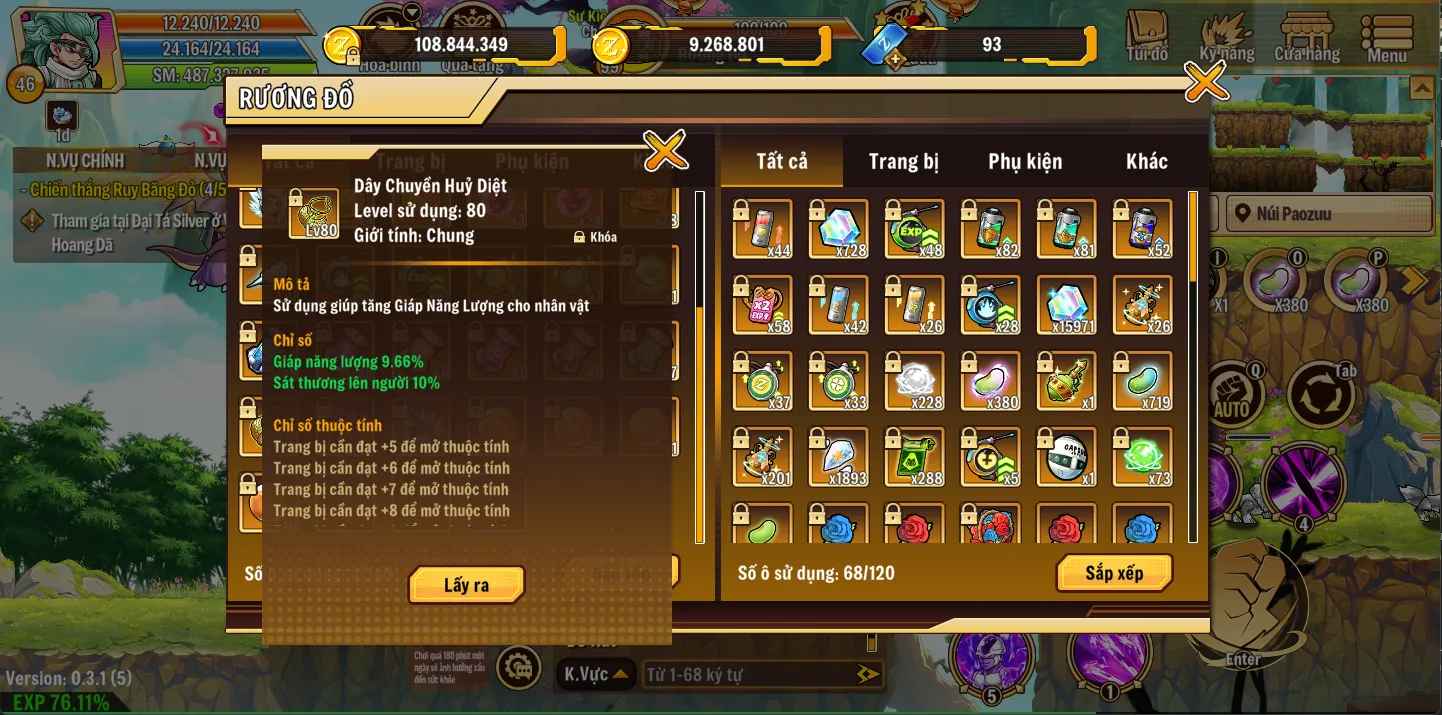The image size is (1442, 715).
Task: Sort items with the Sắp xếp button
Action: coord(1114,573)
